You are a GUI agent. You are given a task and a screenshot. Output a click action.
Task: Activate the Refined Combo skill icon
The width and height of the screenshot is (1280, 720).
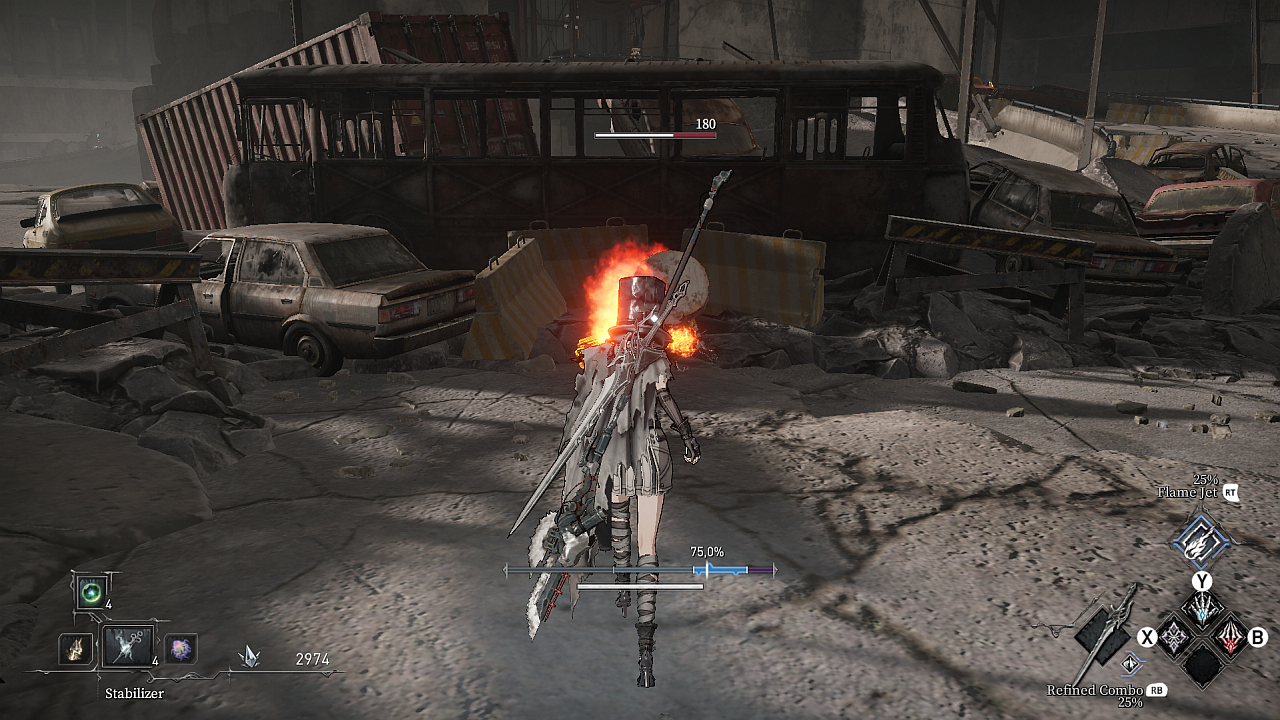(1131, 665)
